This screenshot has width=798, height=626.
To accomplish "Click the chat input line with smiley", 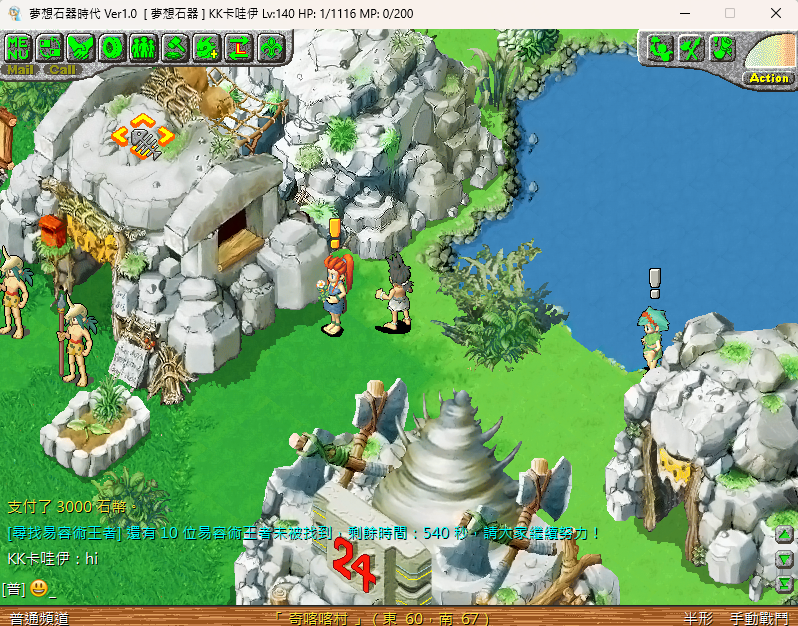I will (x=200, y=588).
